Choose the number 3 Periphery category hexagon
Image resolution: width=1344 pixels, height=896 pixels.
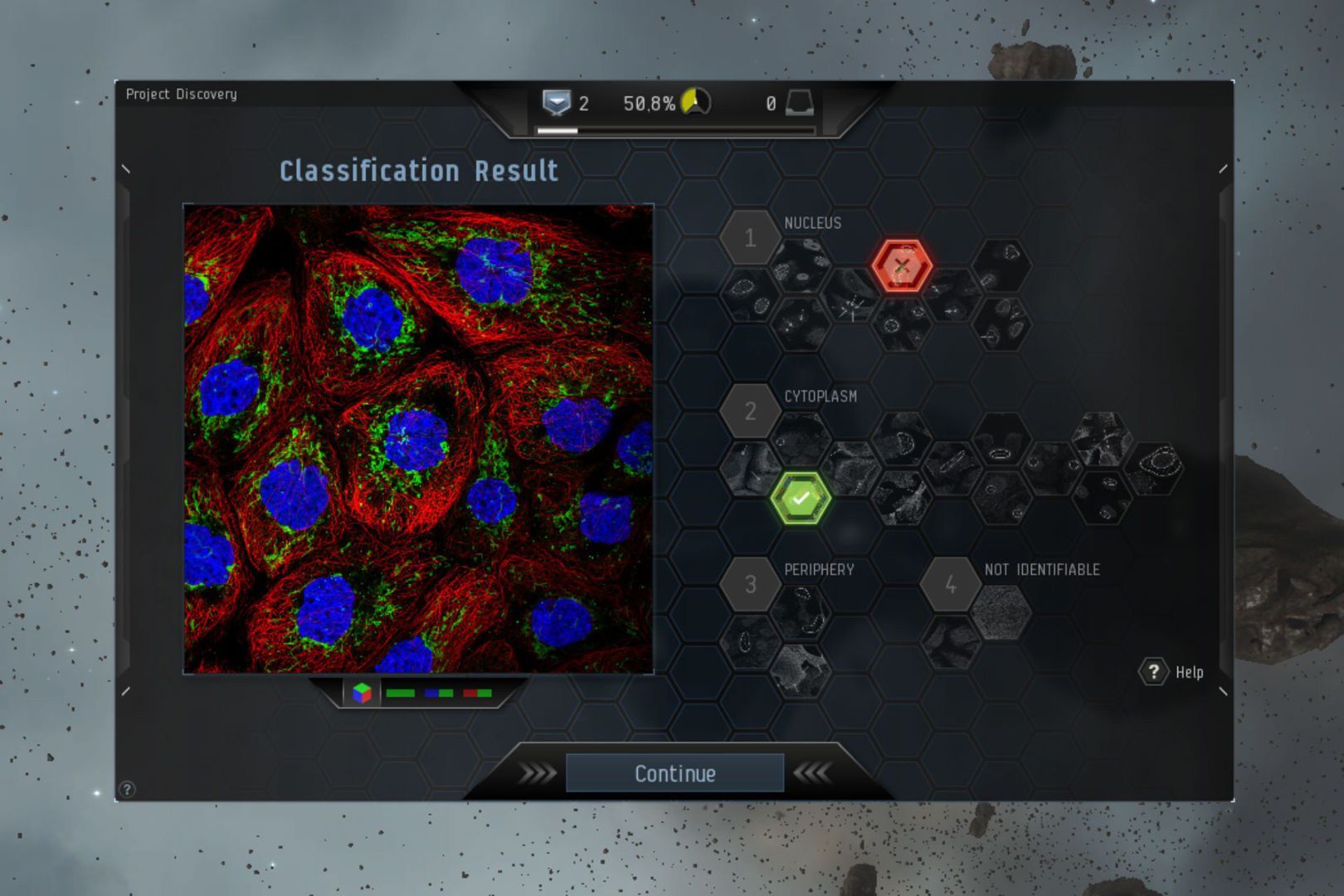pyautogui.click(x=750, y=584)
